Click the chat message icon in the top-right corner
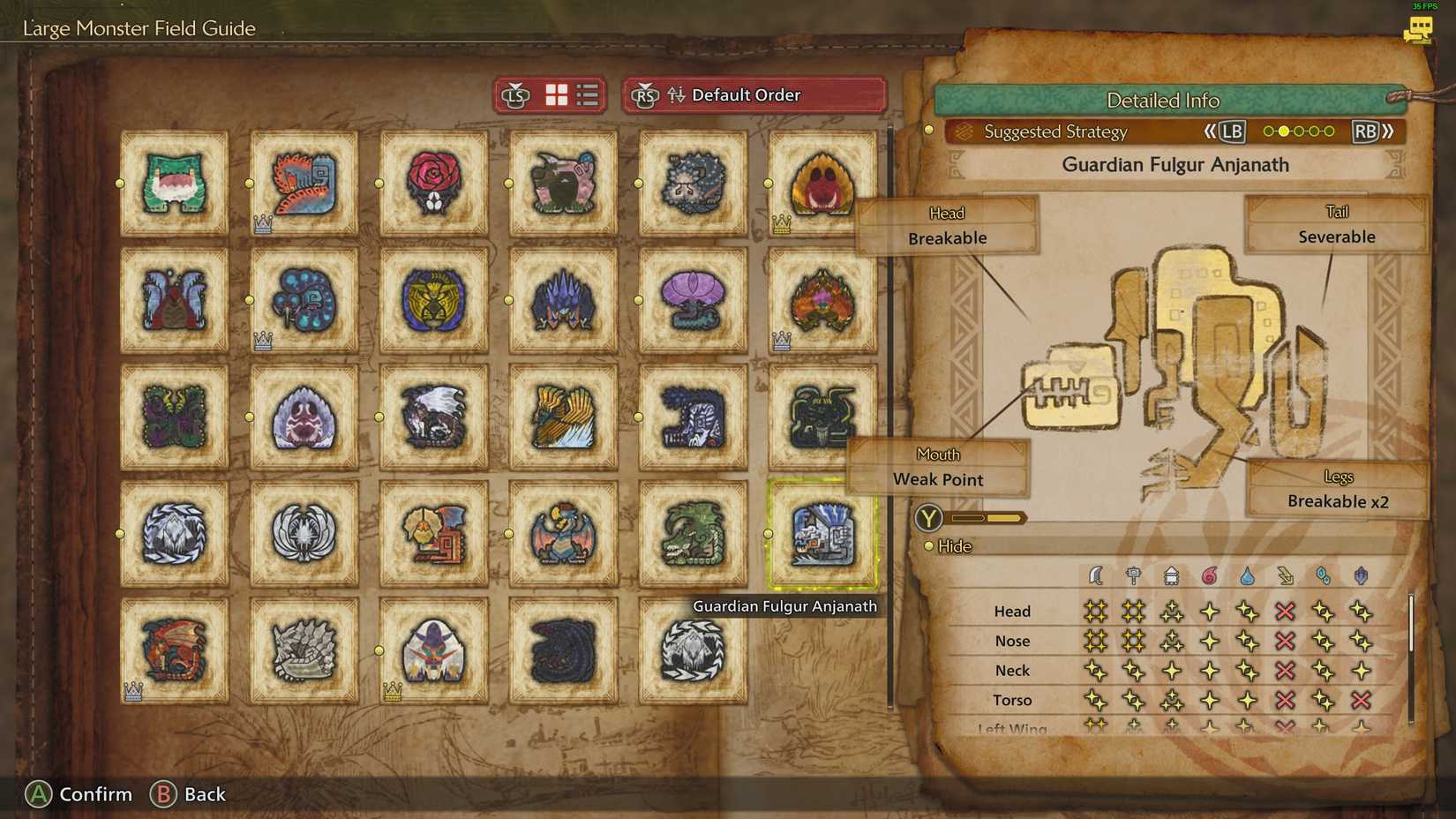 tap(1420, 30)
